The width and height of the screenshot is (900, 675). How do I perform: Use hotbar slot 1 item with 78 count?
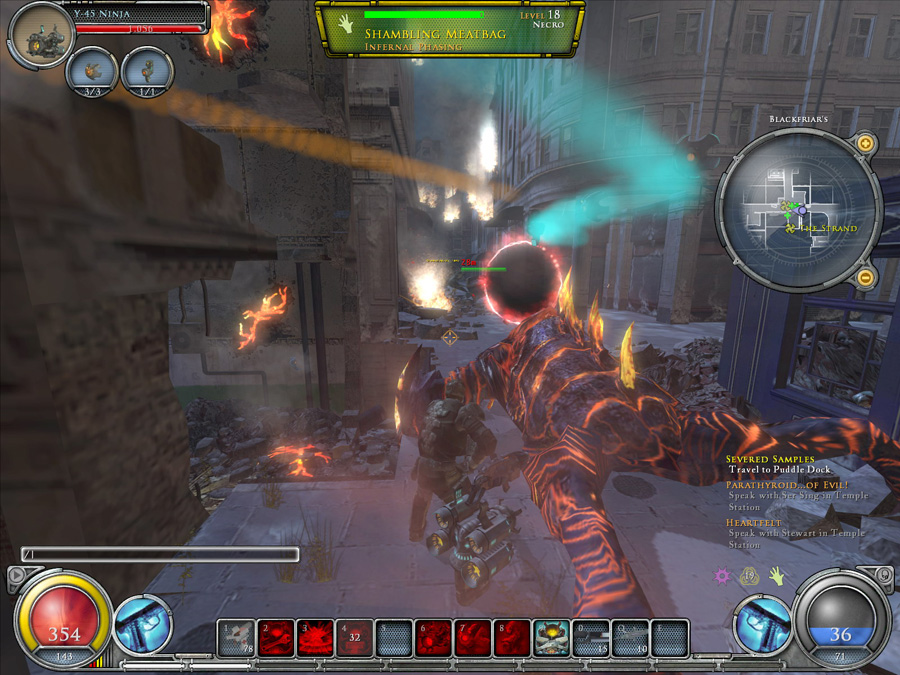(x=238, y=639)
